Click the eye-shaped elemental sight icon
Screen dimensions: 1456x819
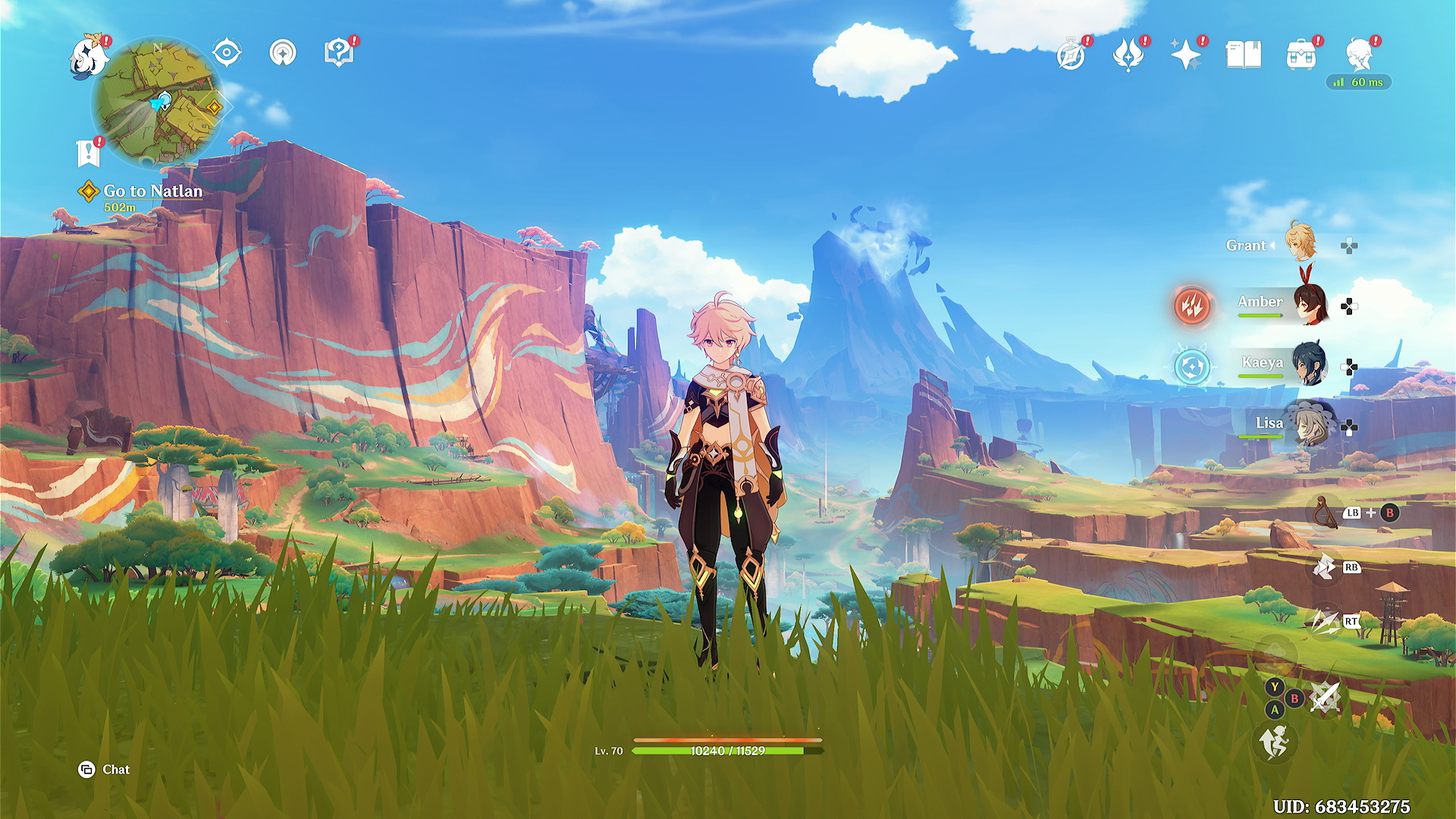pyautogui.click(x=227, y=53)
